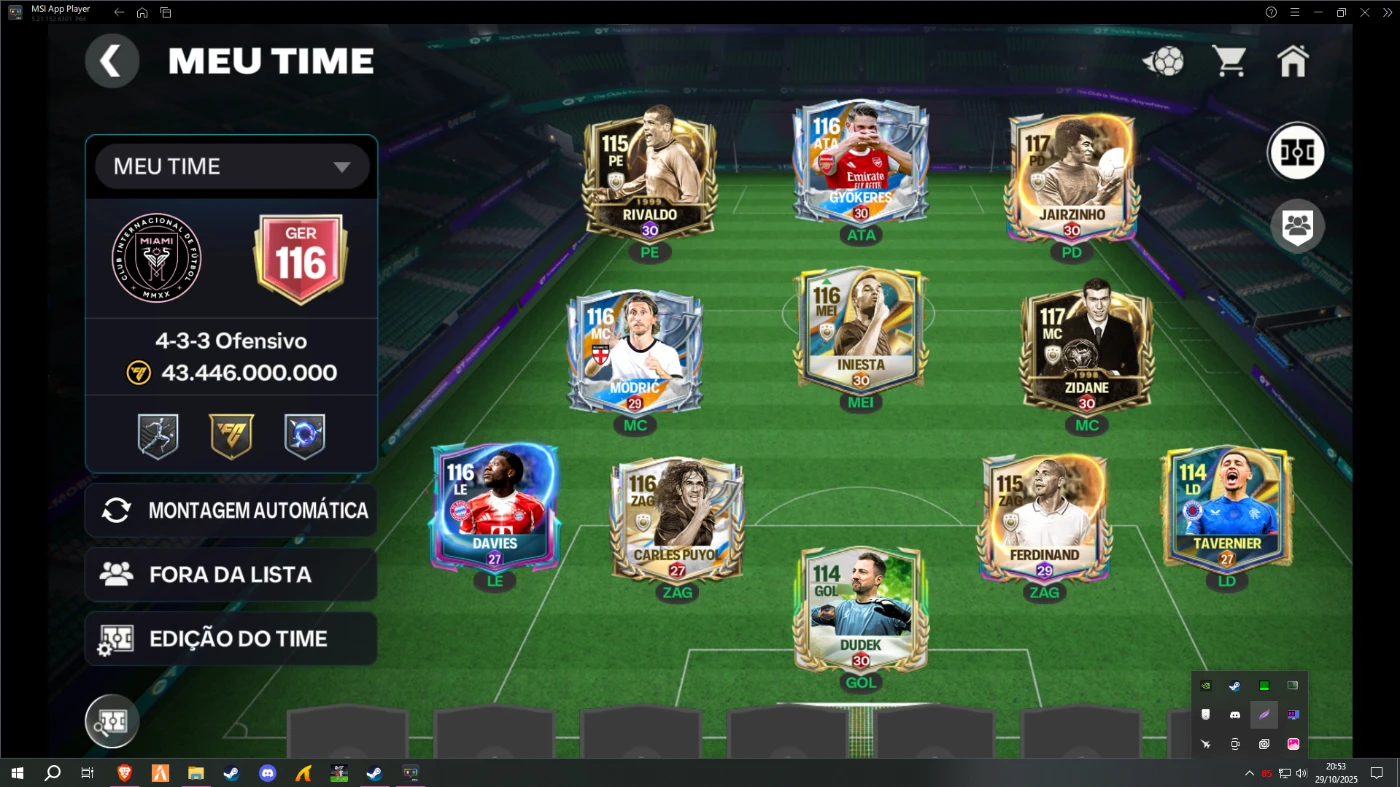The height and width of the screenshot is (787, 1400).
Task: Open the store shopping cart icon
Action: (1229, 60)
